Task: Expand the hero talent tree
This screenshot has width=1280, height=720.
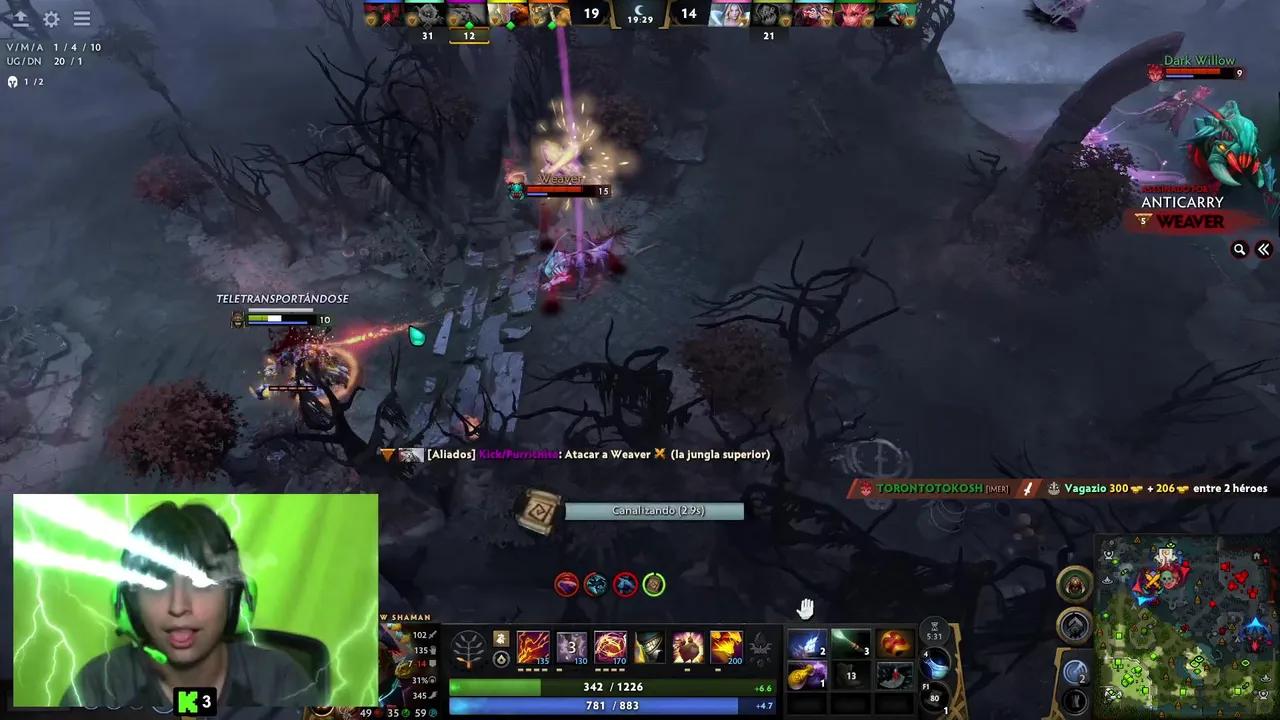Action: click(x=469, y=648)
